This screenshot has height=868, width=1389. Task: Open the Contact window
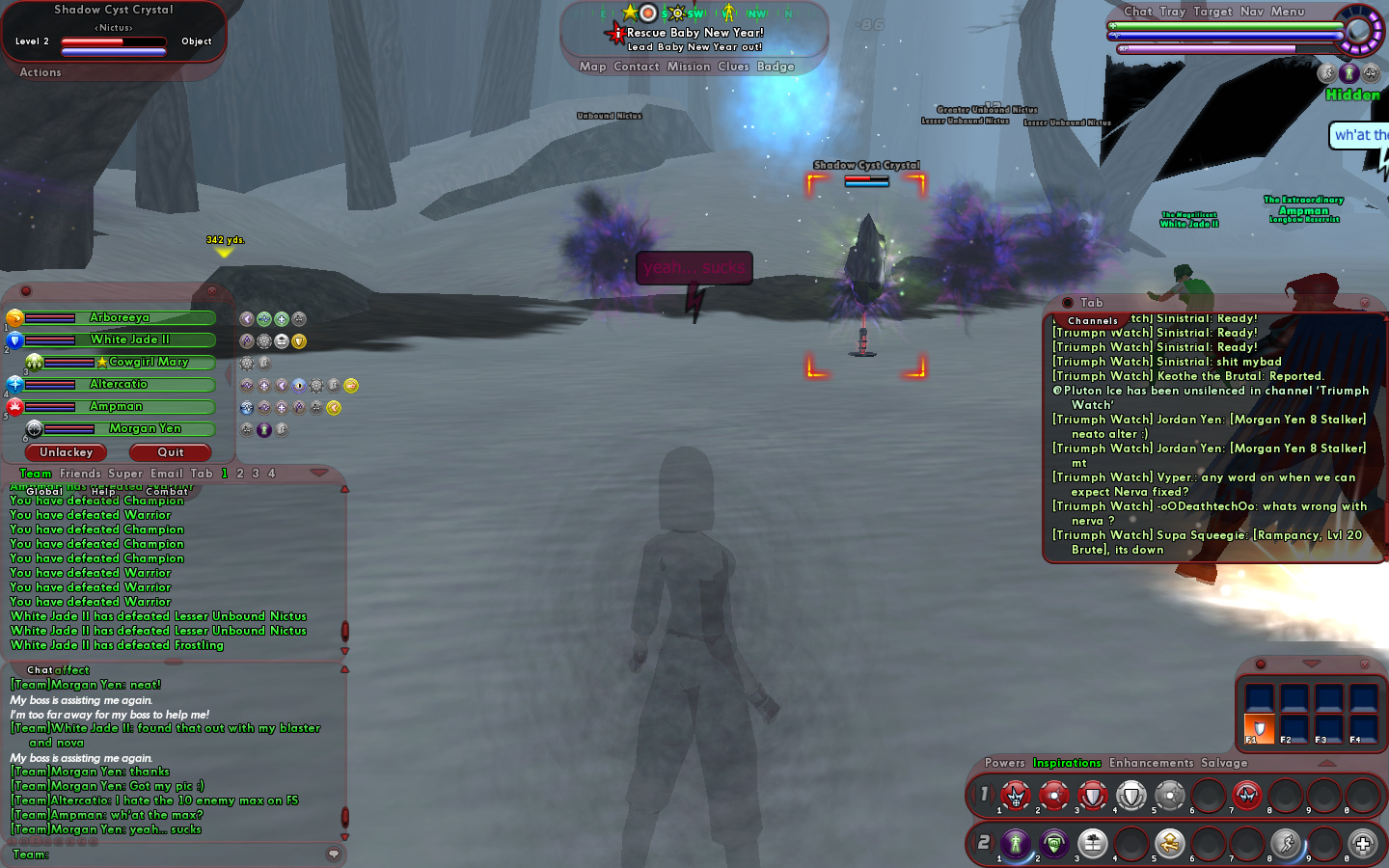click(x=637, y=67)
